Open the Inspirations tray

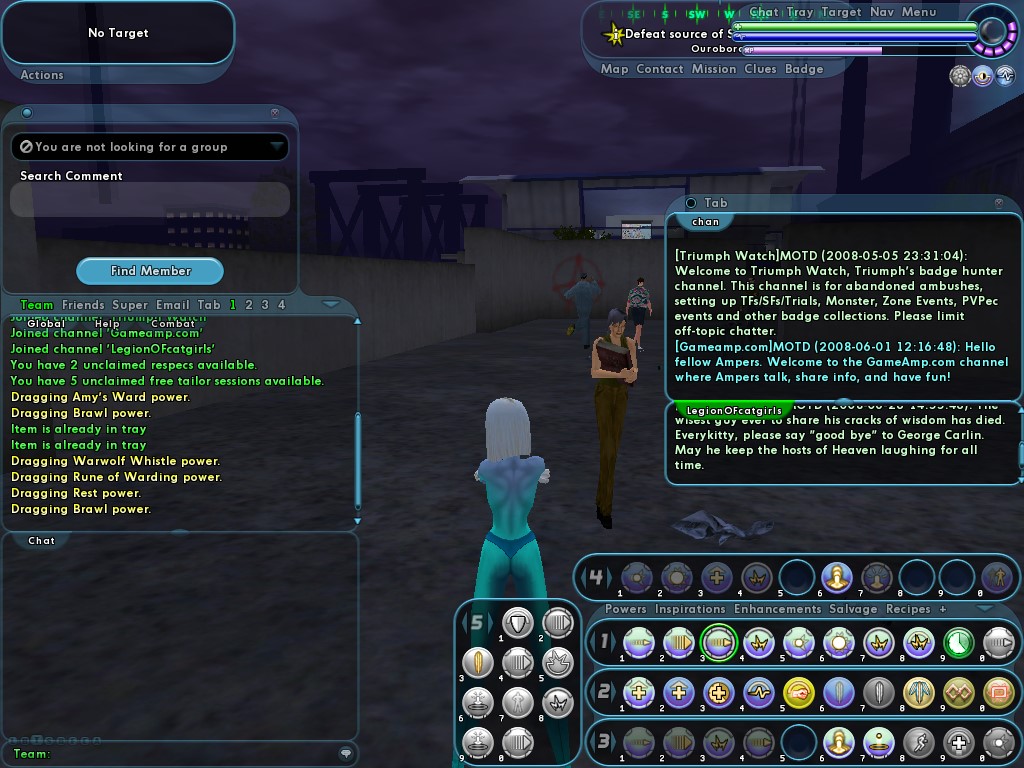point(690,609)
